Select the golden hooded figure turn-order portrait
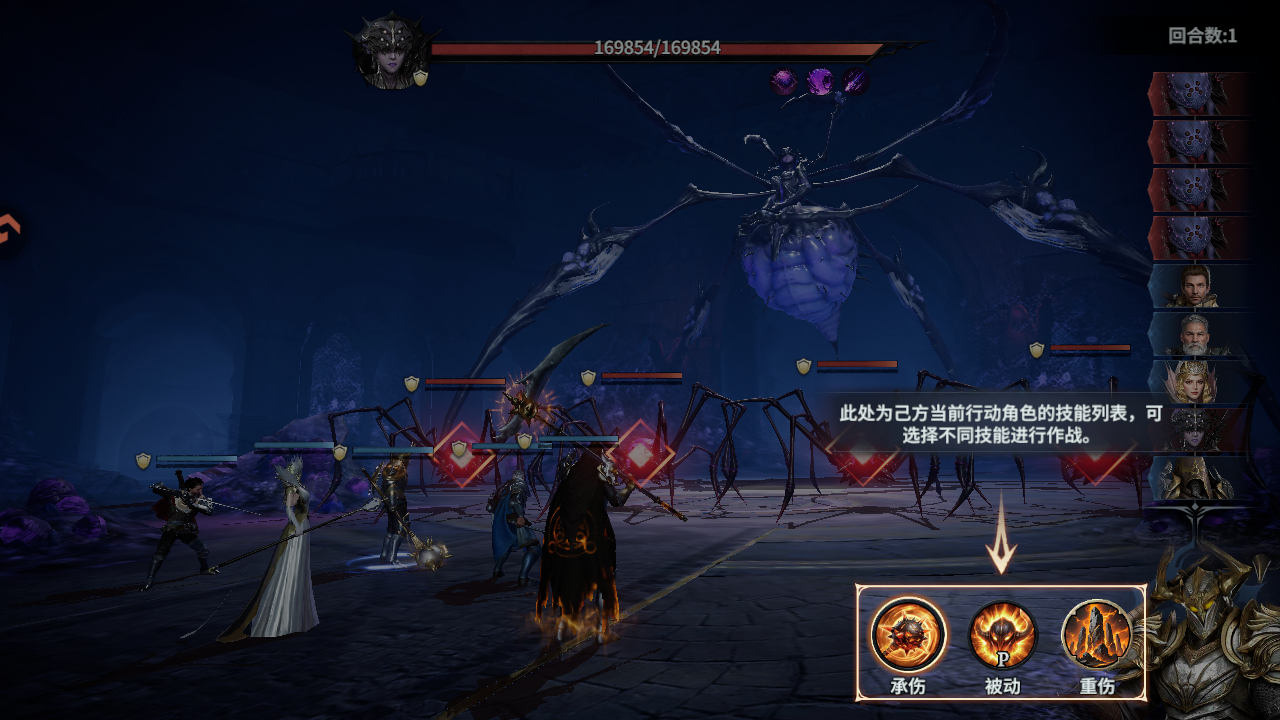Image resolution: width=1280 pixels, height=720 pixels. pyautogui.click(x=1196, y=478)
